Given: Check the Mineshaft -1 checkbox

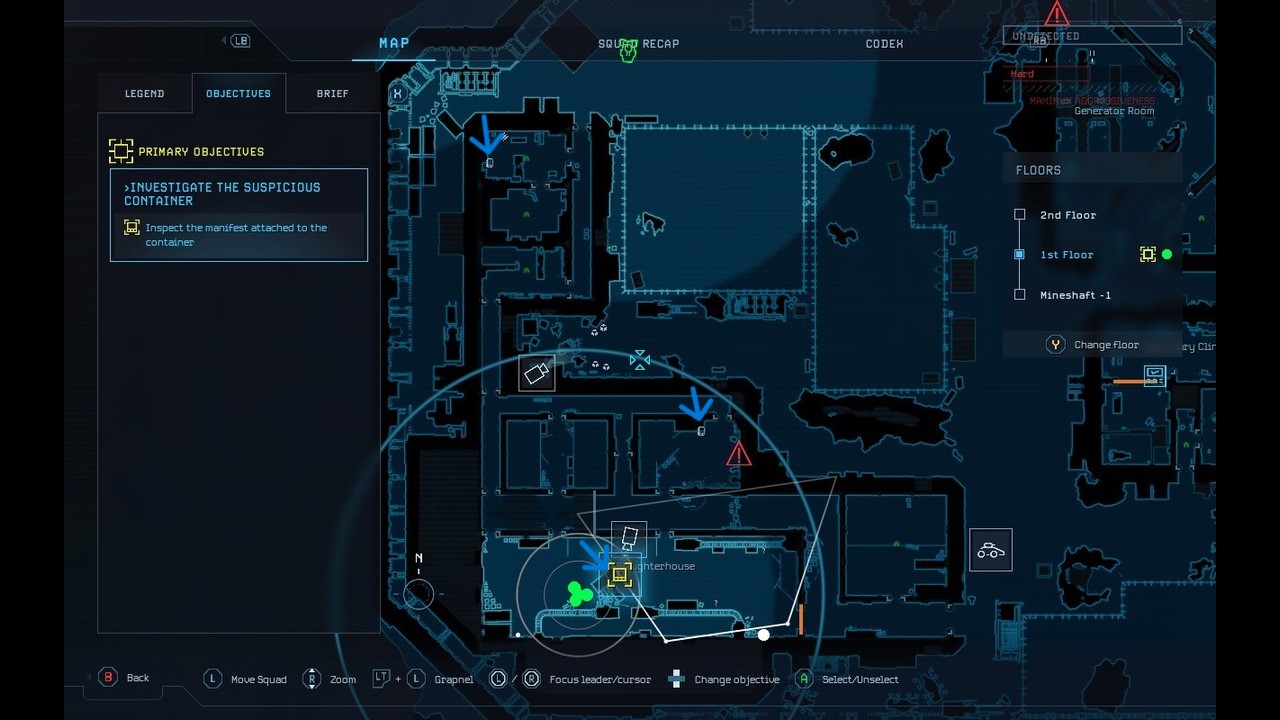Looking at the screenshot, I should (x=1020, y=294).
